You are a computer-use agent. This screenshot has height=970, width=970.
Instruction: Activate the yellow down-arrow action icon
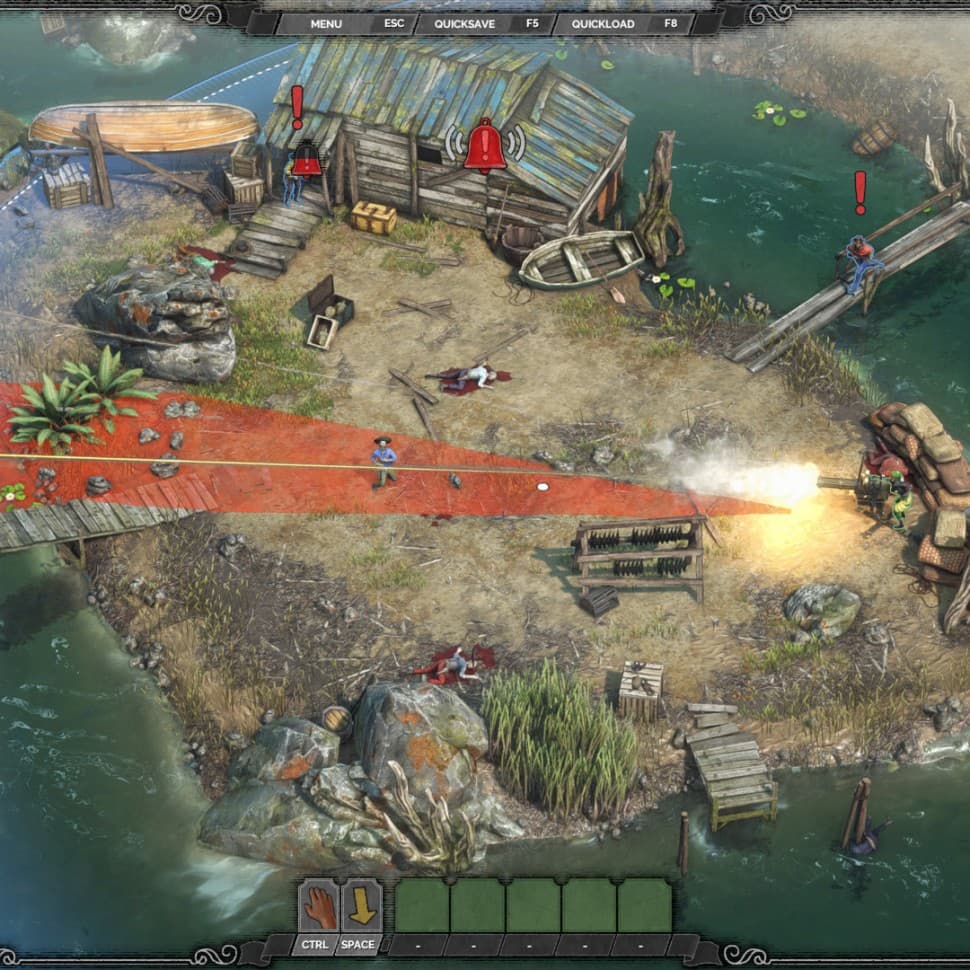[x=361, y=905]
